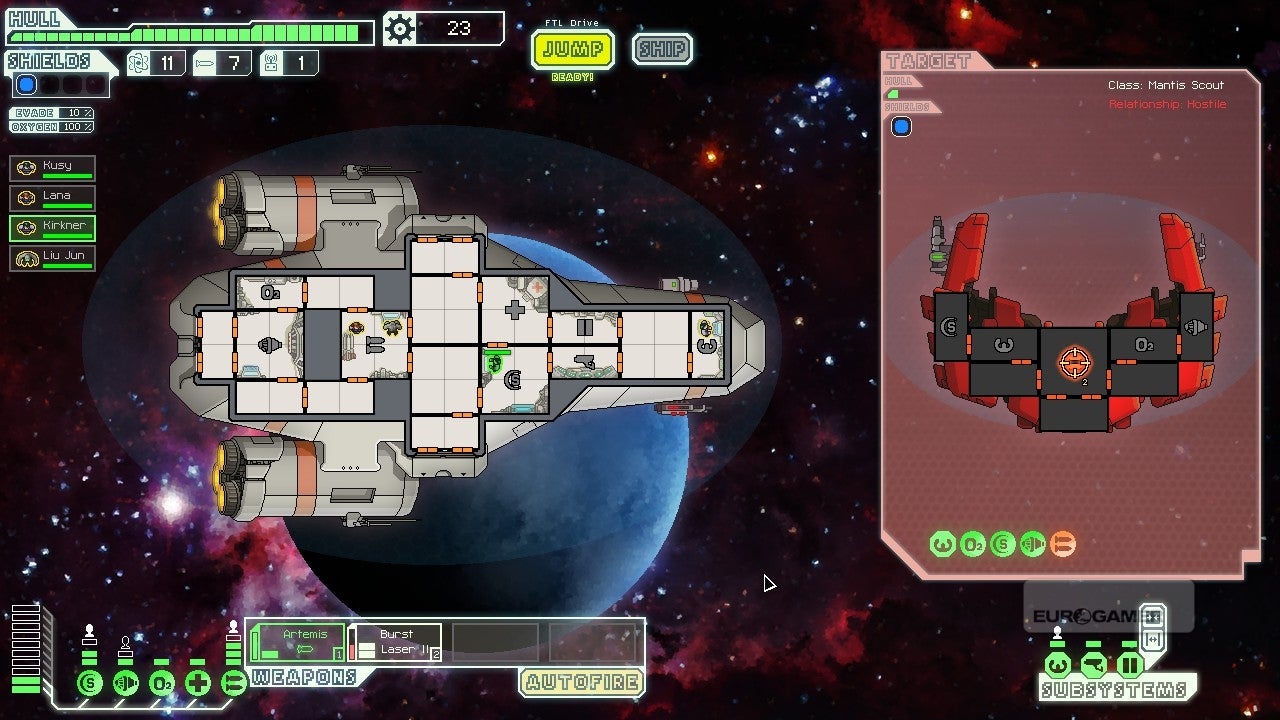
Task: Add power to the oxygen system
Action: pos(161,684)
